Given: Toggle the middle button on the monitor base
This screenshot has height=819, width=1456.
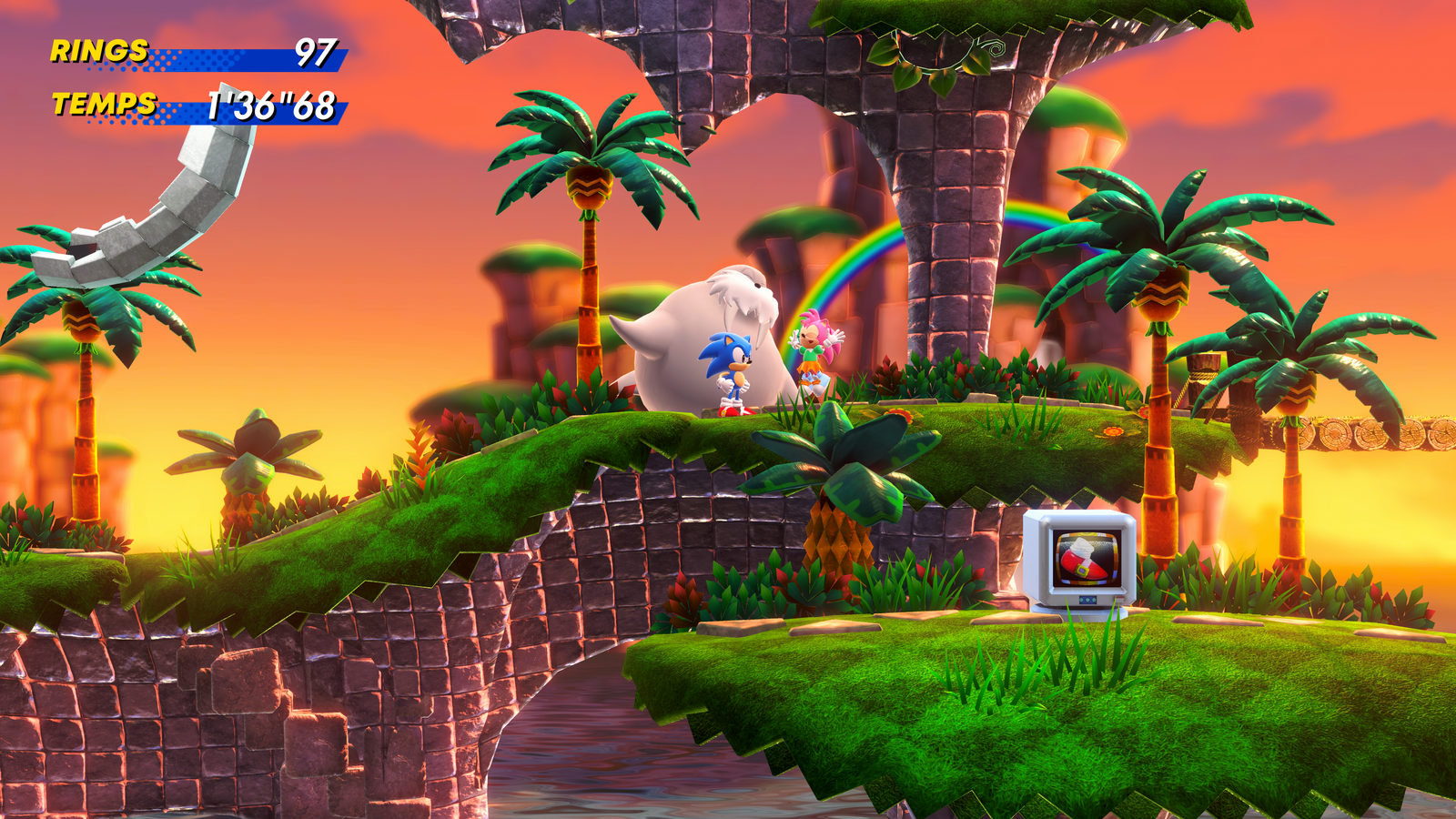Looking at the screenshot, I should coord(1087,599).
